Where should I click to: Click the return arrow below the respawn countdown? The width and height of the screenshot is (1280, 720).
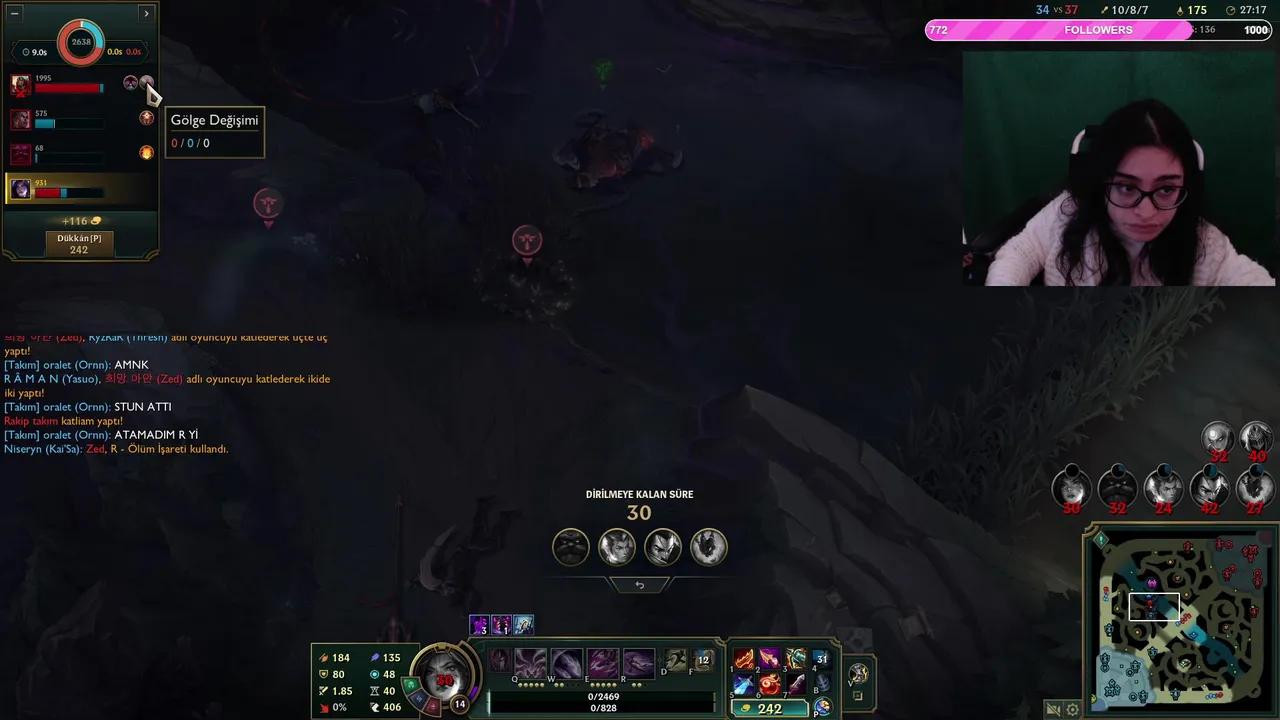pyautogui.click(x=640, y=585)
